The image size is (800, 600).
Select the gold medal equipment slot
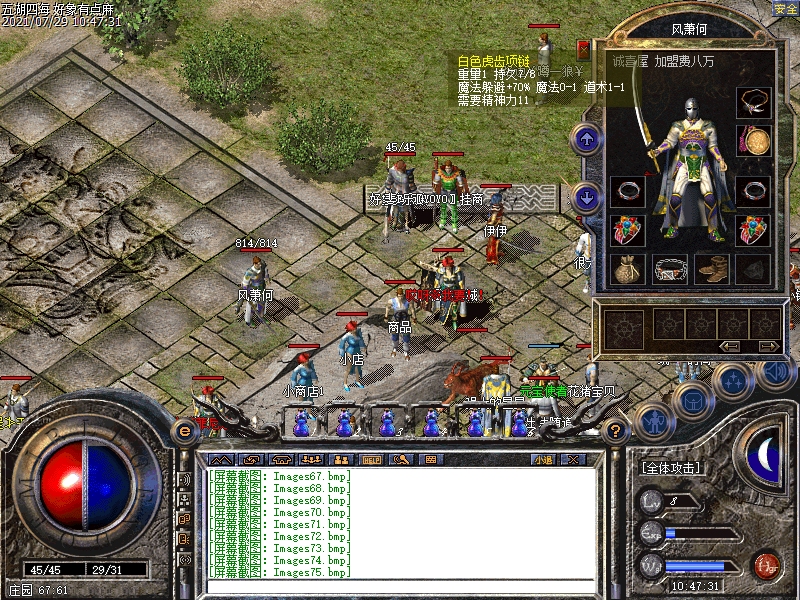point(753,141)
